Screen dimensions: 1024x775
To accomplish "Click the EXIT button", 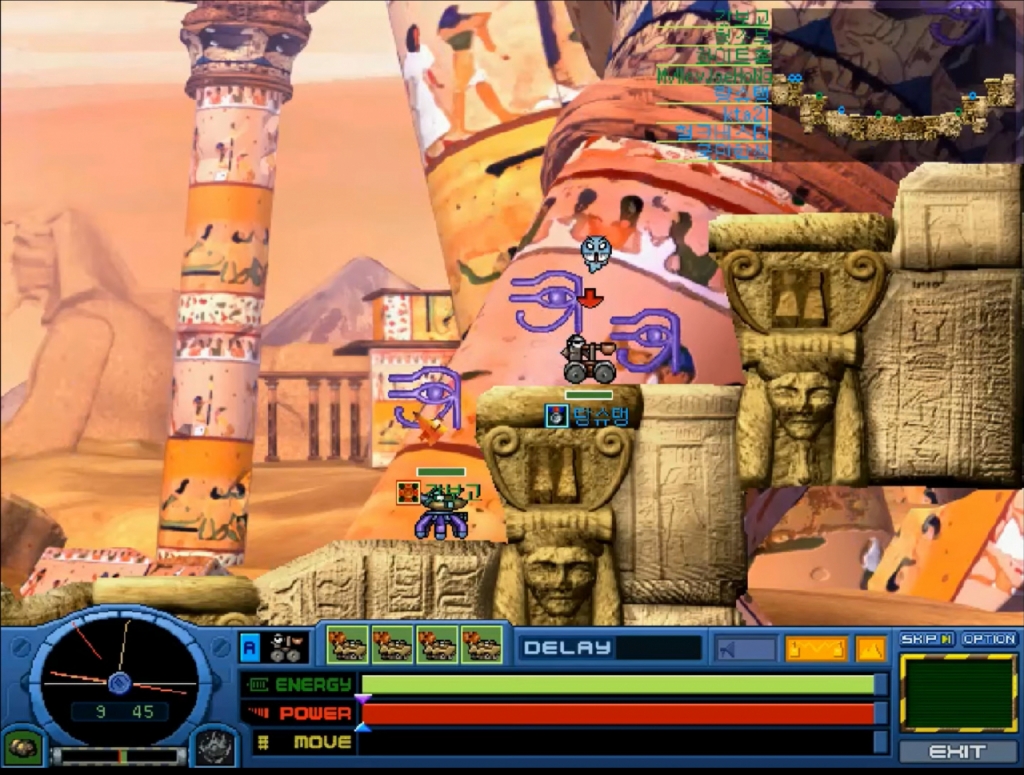I will coord(958,752).
